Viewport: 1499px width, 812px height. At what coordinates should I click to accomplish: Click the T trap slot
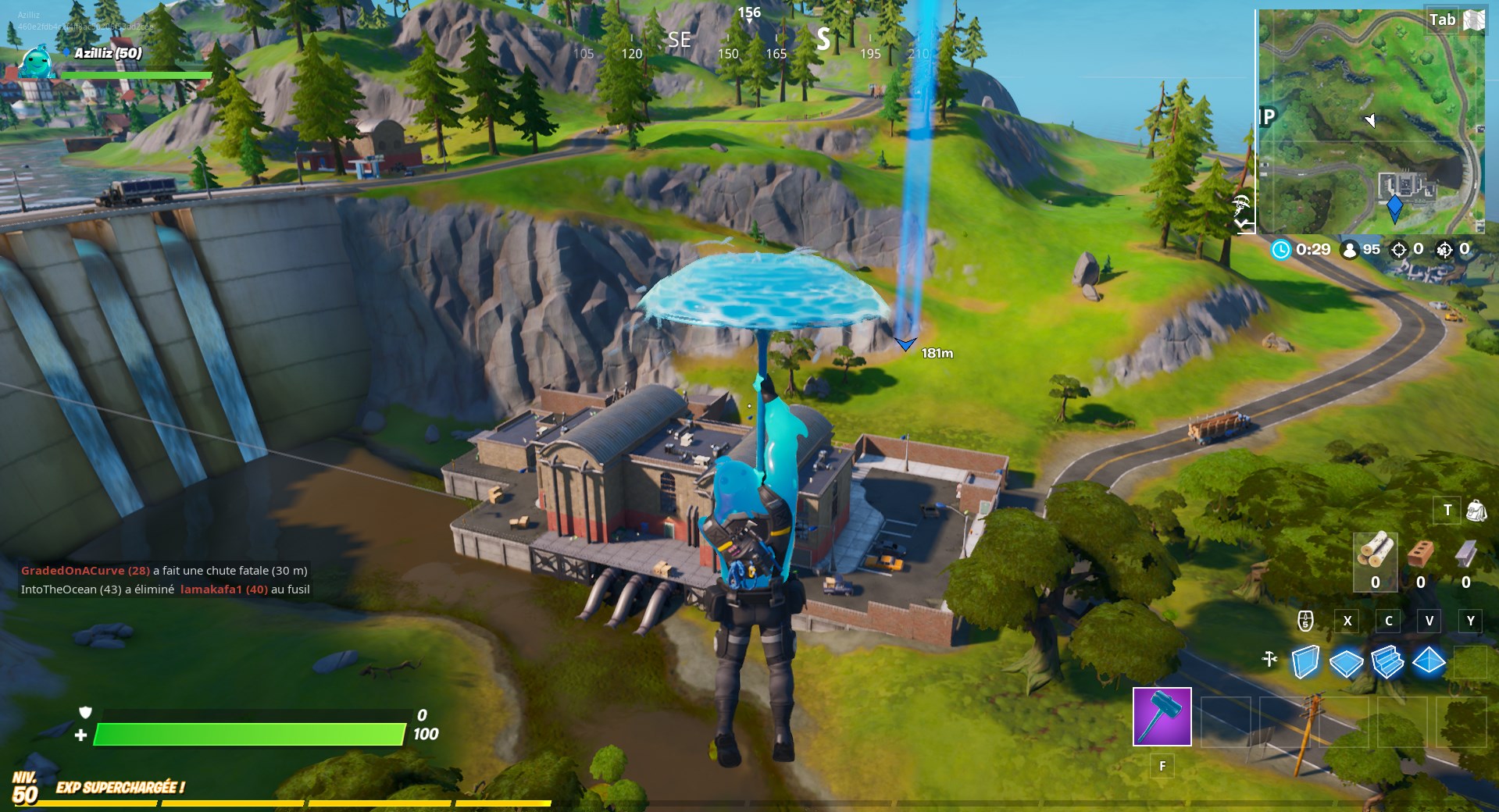coord(1447,510)
